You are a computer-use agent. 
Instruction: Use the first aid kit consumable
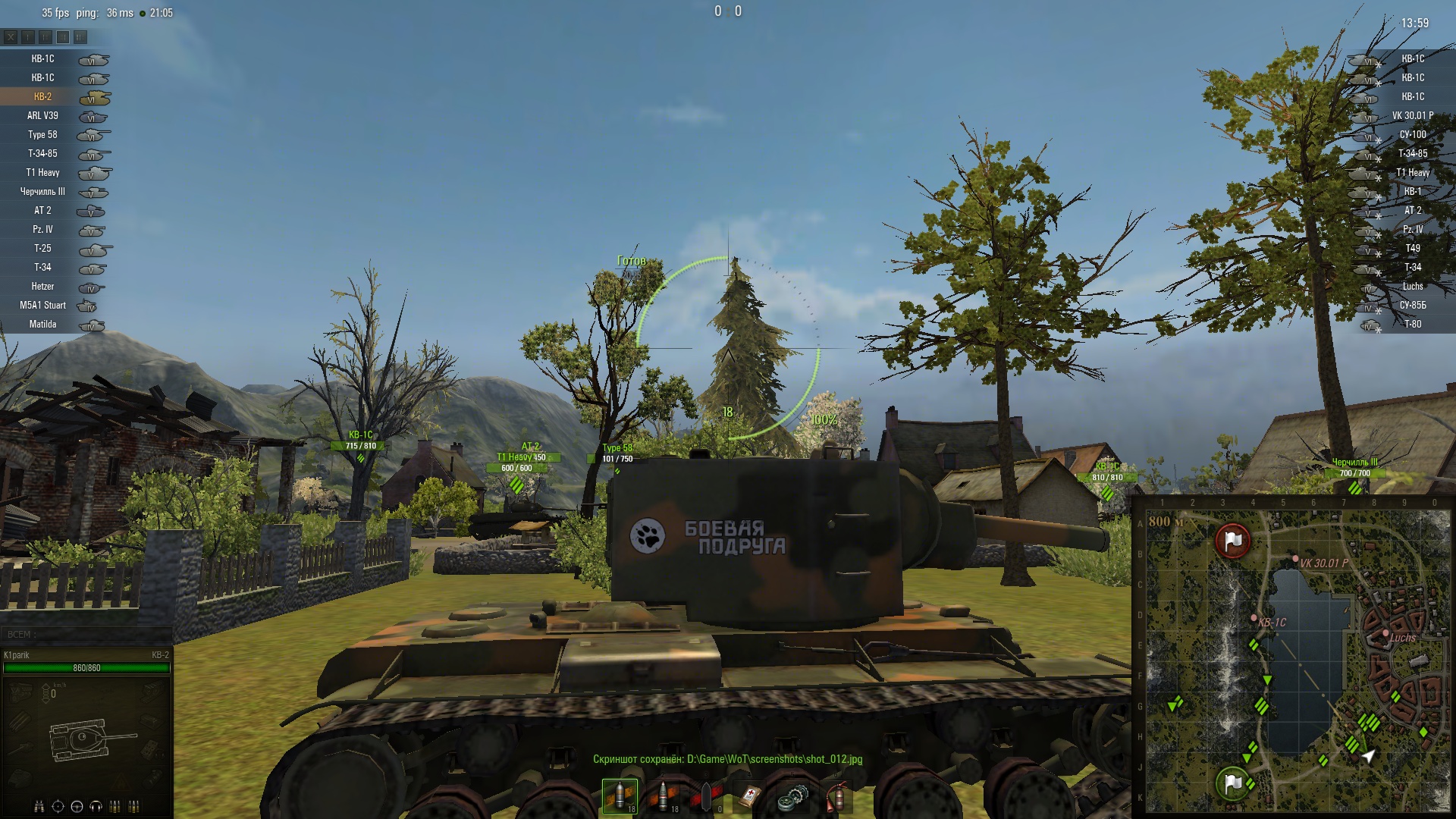pos(749,796)
